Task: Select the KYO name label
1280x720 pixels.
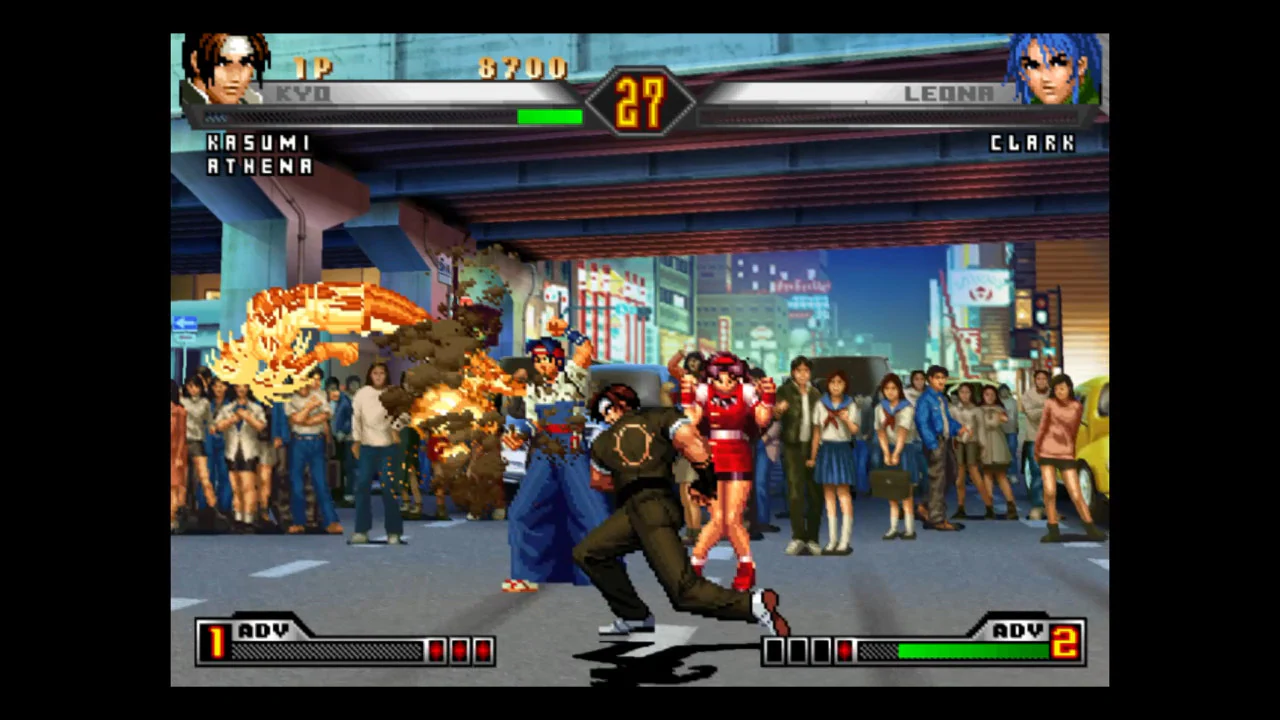Action: coord(303,93)
